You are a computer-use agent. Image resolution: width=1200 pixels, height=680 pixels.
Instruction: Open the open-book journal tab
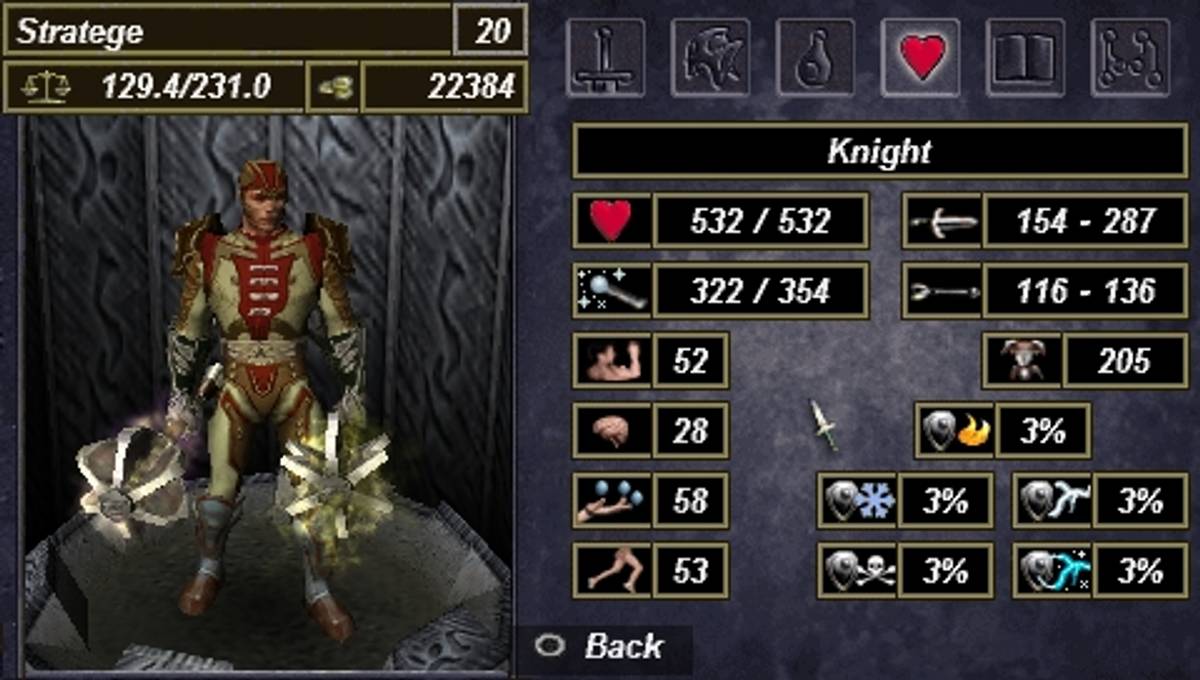[1025, 57]
